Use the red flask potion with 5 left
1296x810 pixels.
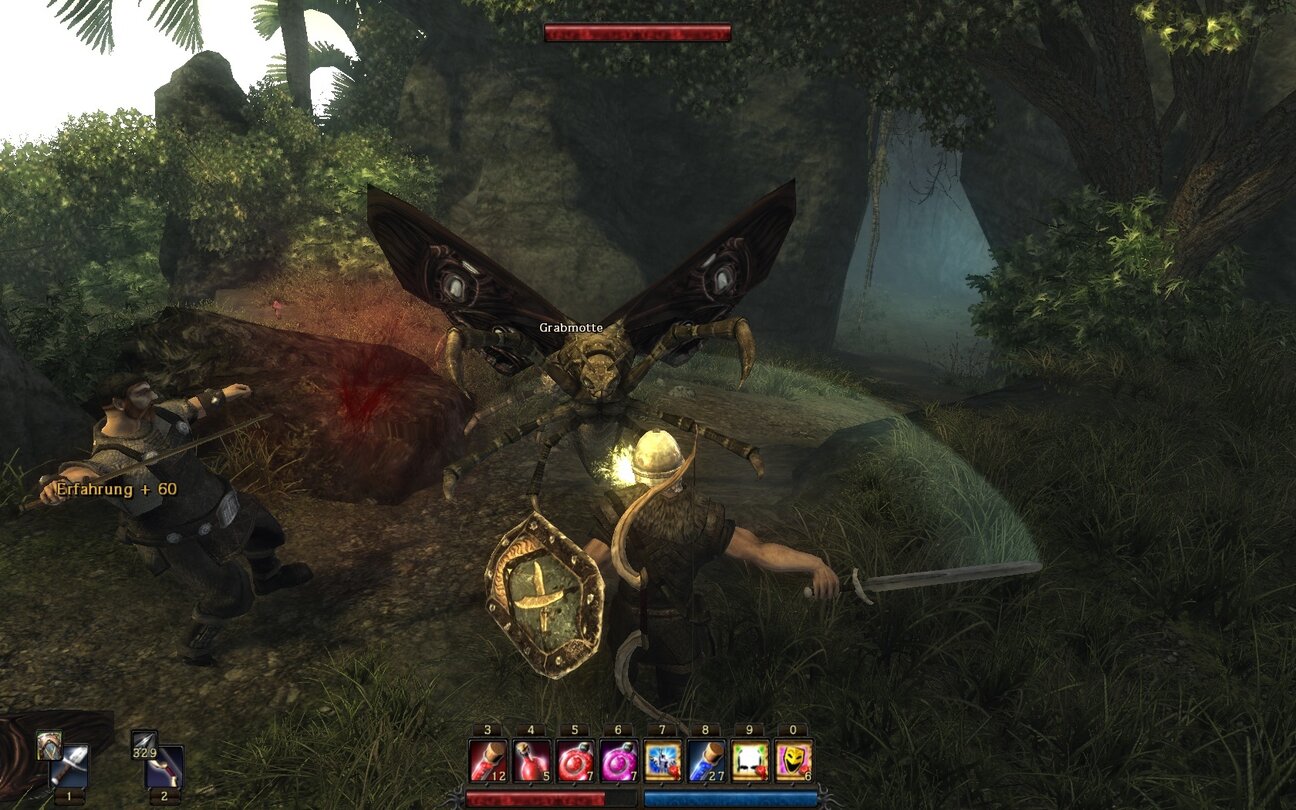tap(531, 761)
